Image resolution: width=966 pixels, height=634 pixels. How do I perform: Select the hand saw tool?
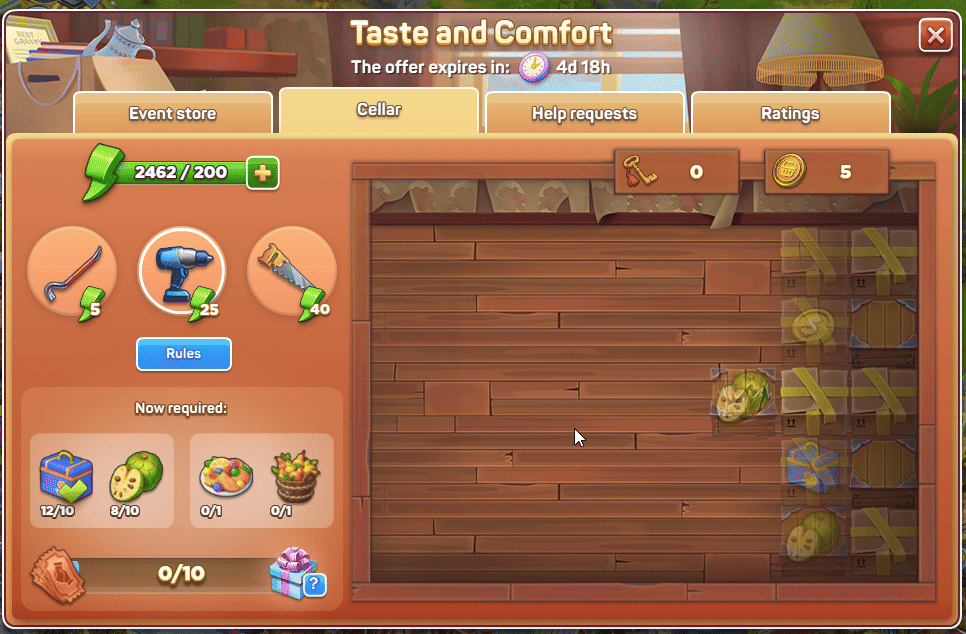click(291, 271)
